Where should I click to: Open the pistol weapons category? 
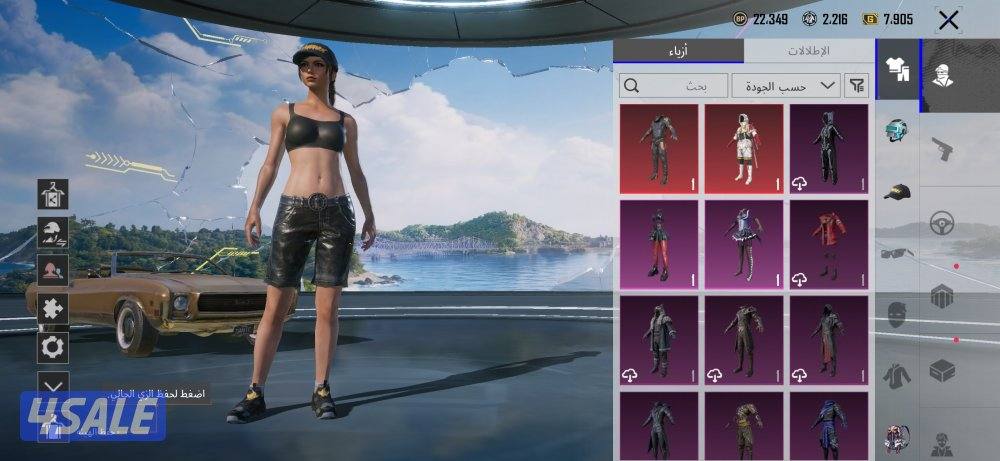pos(941,149)
